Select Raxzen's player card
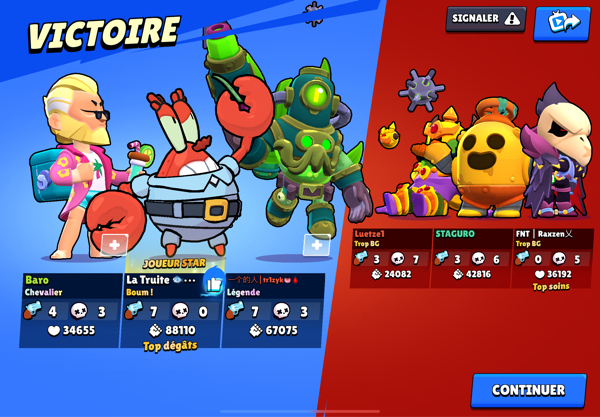 pos(552,258)
